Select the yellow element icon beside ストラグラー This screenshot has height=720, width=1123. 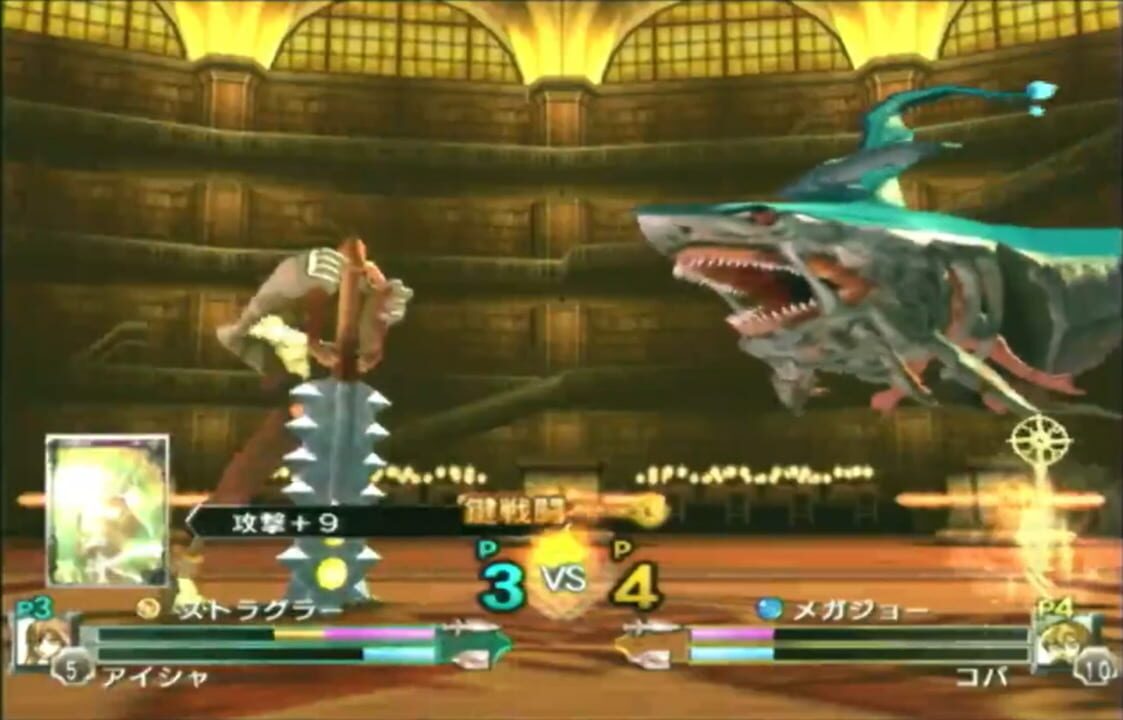[x=149, y=608]
